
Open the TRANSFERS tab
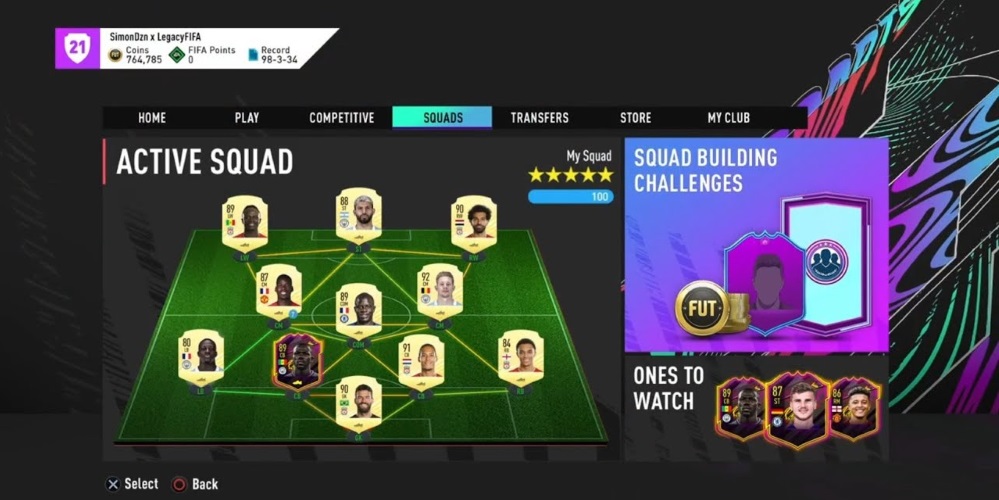(x=539, y=118)
